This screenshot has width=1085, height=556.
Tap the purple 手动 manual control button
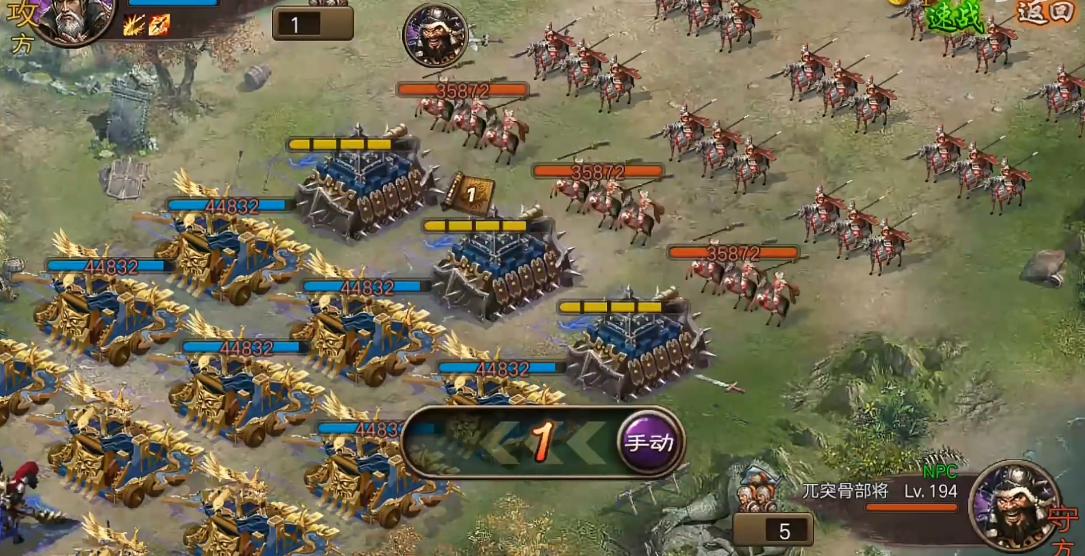click(648, 442)
